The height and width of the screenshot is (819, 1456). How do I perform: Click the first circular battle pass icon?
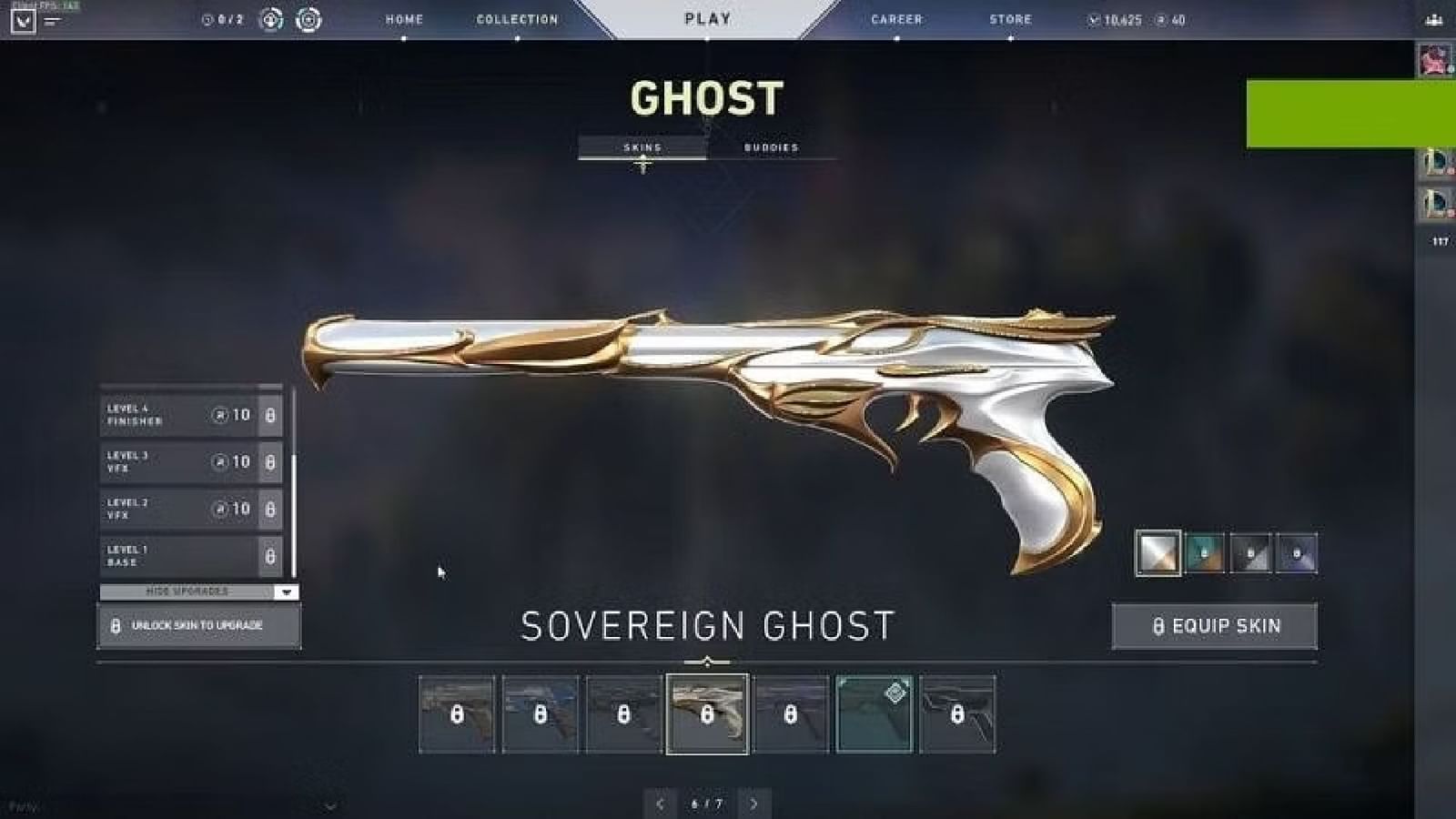tap(271, 20)
